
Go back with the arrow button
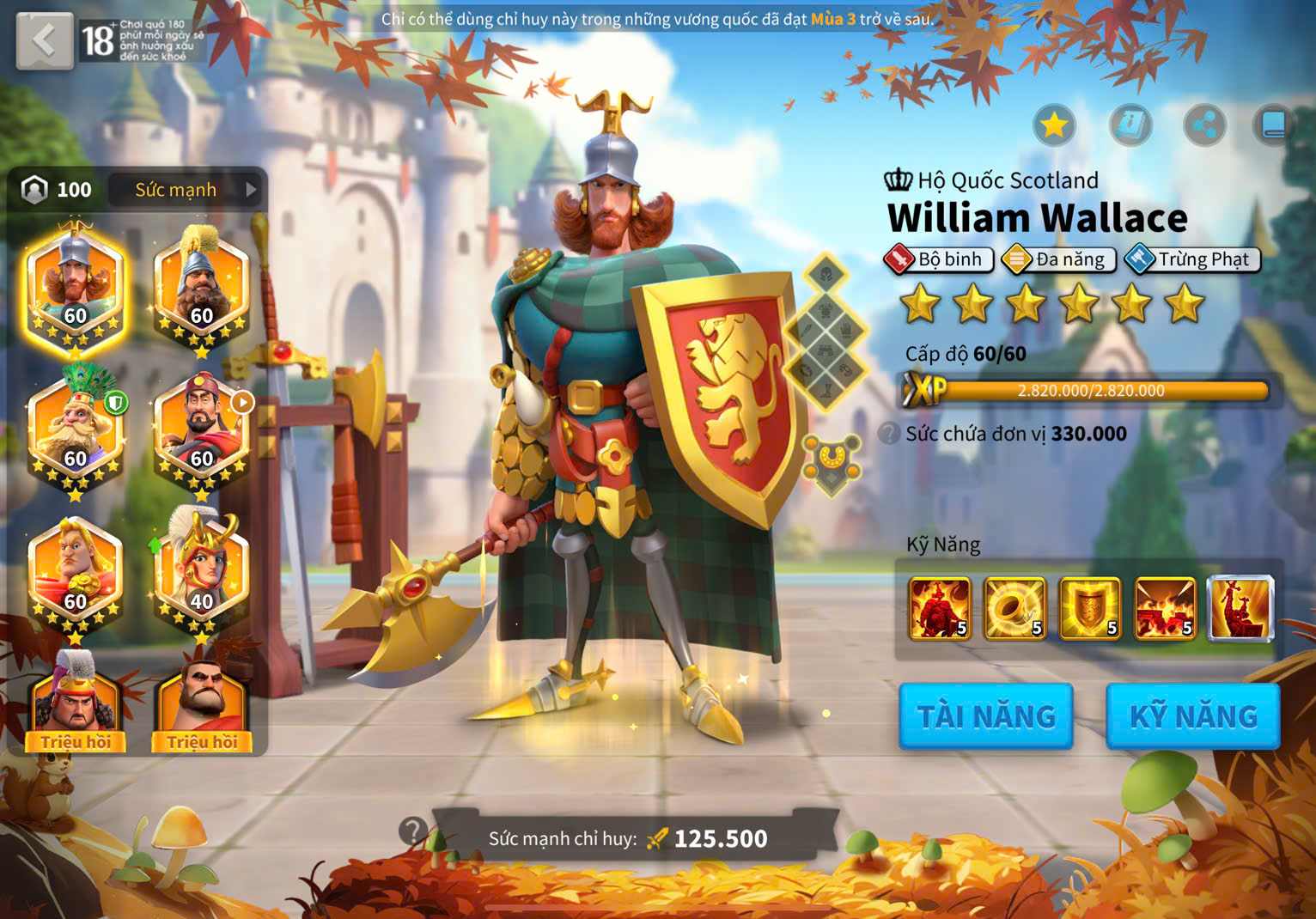pos(44,40)
